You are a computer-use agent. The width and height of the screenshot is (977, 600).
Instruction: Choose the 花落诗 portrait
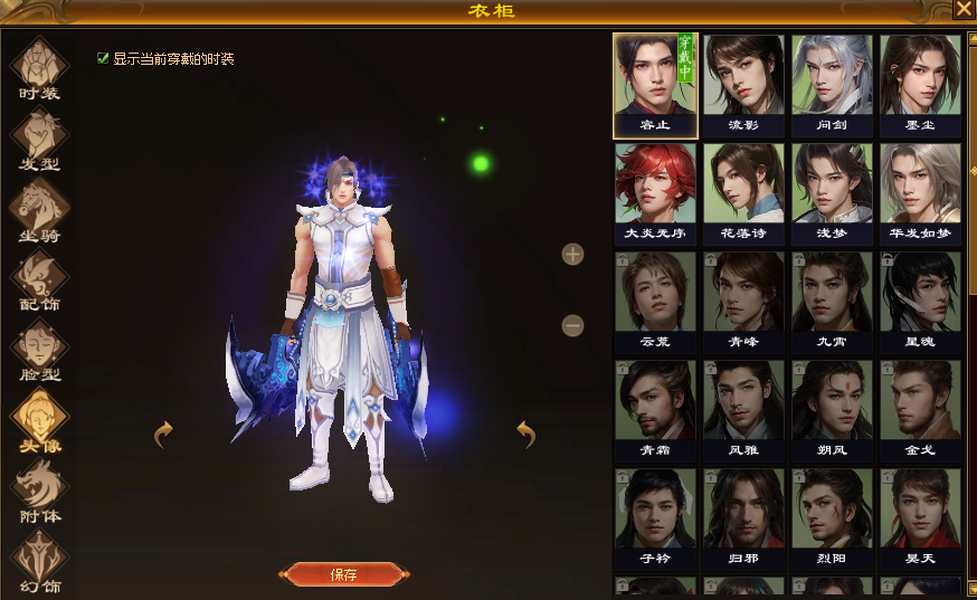(x=743, y=193)
